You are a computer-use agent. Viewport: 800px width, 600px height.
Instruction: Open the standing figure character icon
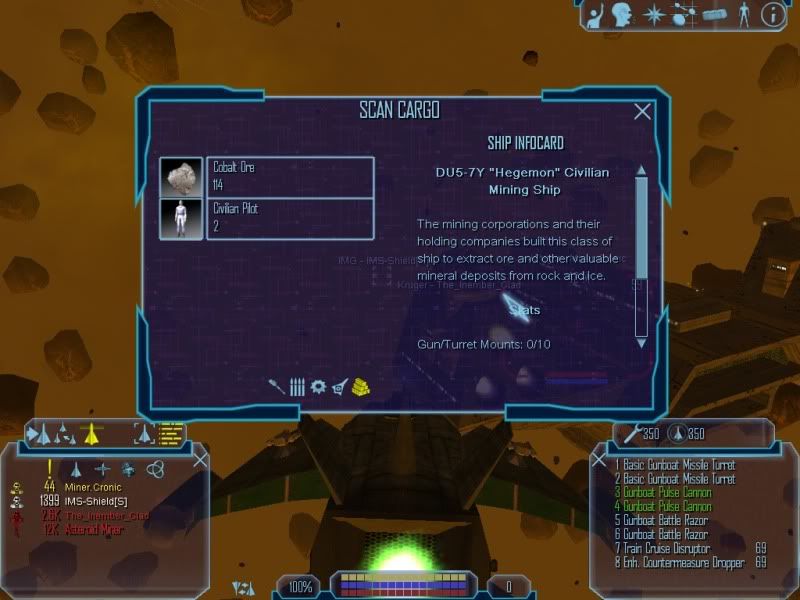click(742, 15)
